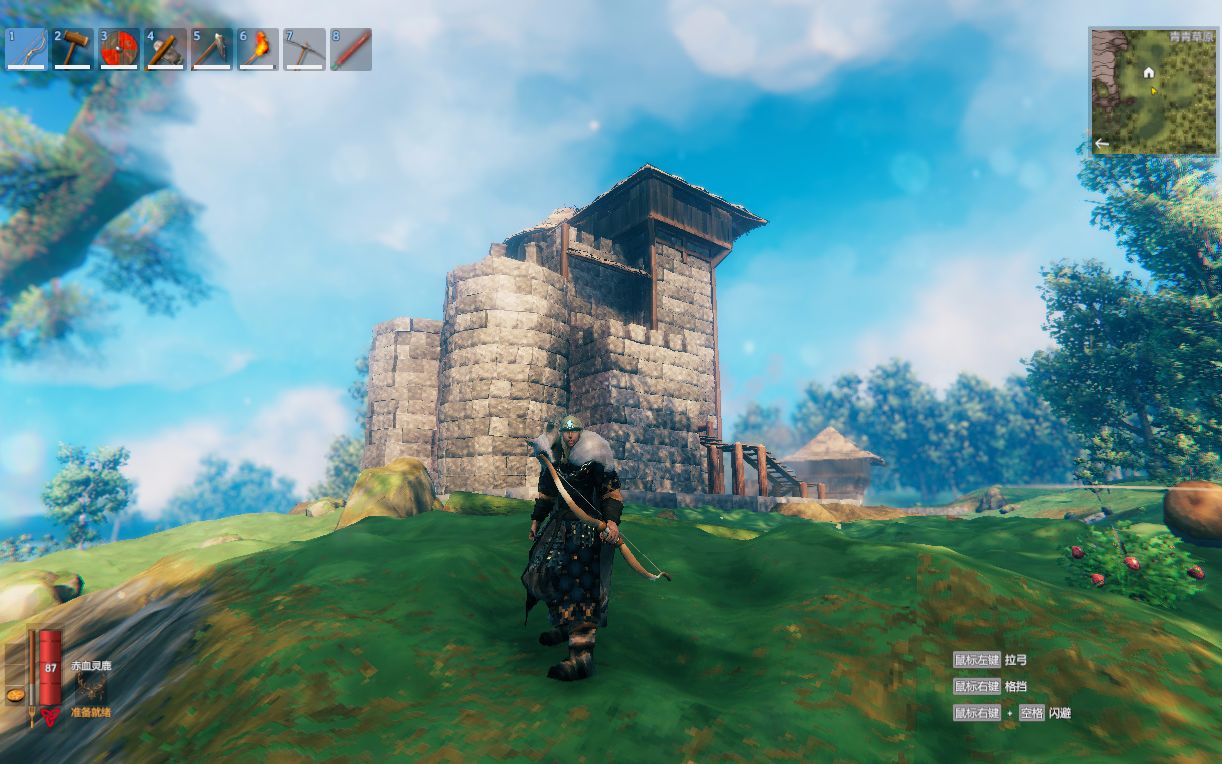Click the deer Forsaken power icon

pyautogui.click(x=91, y=687)
